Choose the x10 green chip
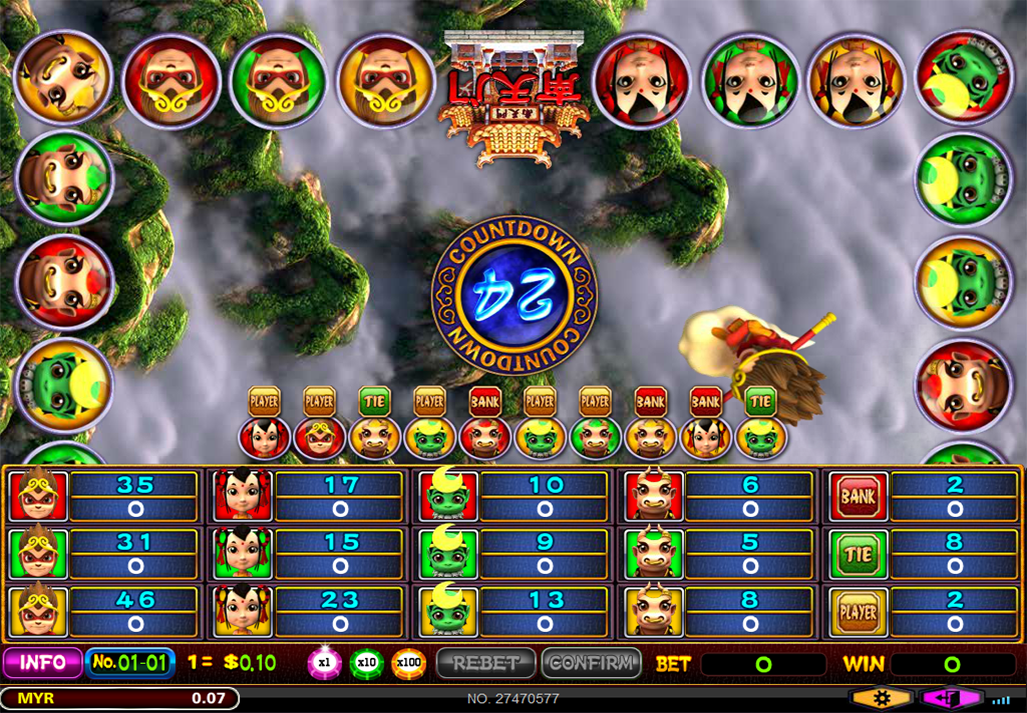The image size is (1027, 713). [x=366, y=663]
